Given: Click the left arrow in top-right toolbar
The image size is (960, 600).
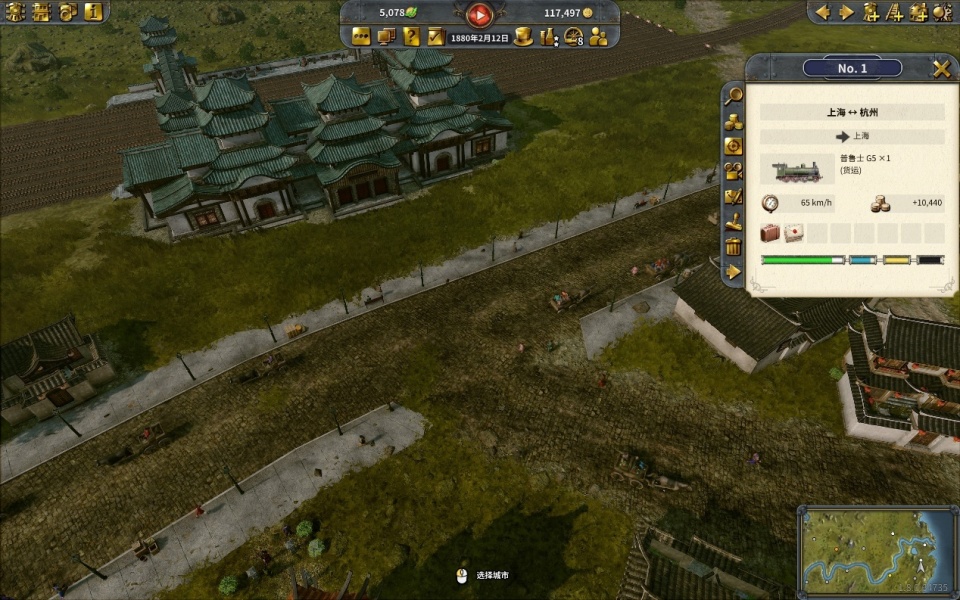Looking at the screenshot, I should (x=824, y=12).
